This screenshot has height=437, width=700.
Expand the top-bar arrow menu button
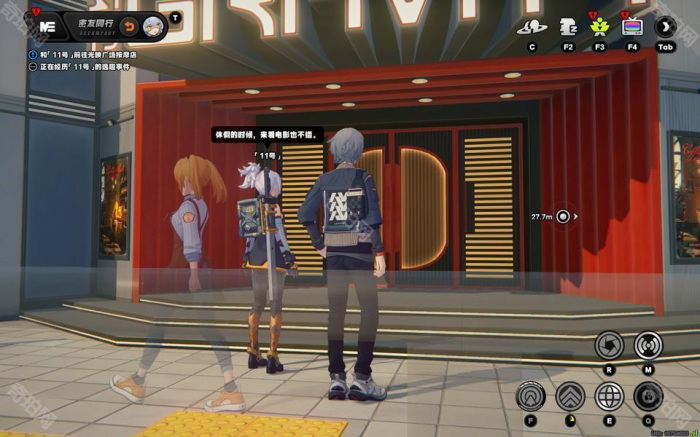pos(666,27)
